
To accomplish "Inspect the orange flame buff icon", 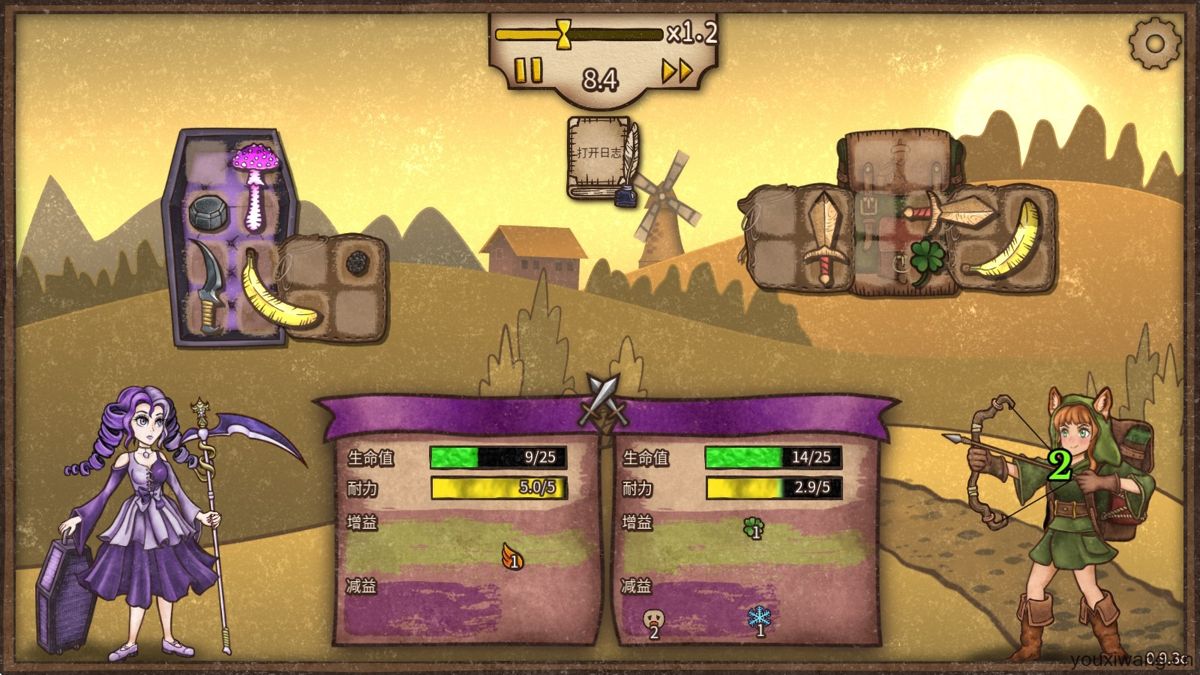I will click(x=513, y=556).
